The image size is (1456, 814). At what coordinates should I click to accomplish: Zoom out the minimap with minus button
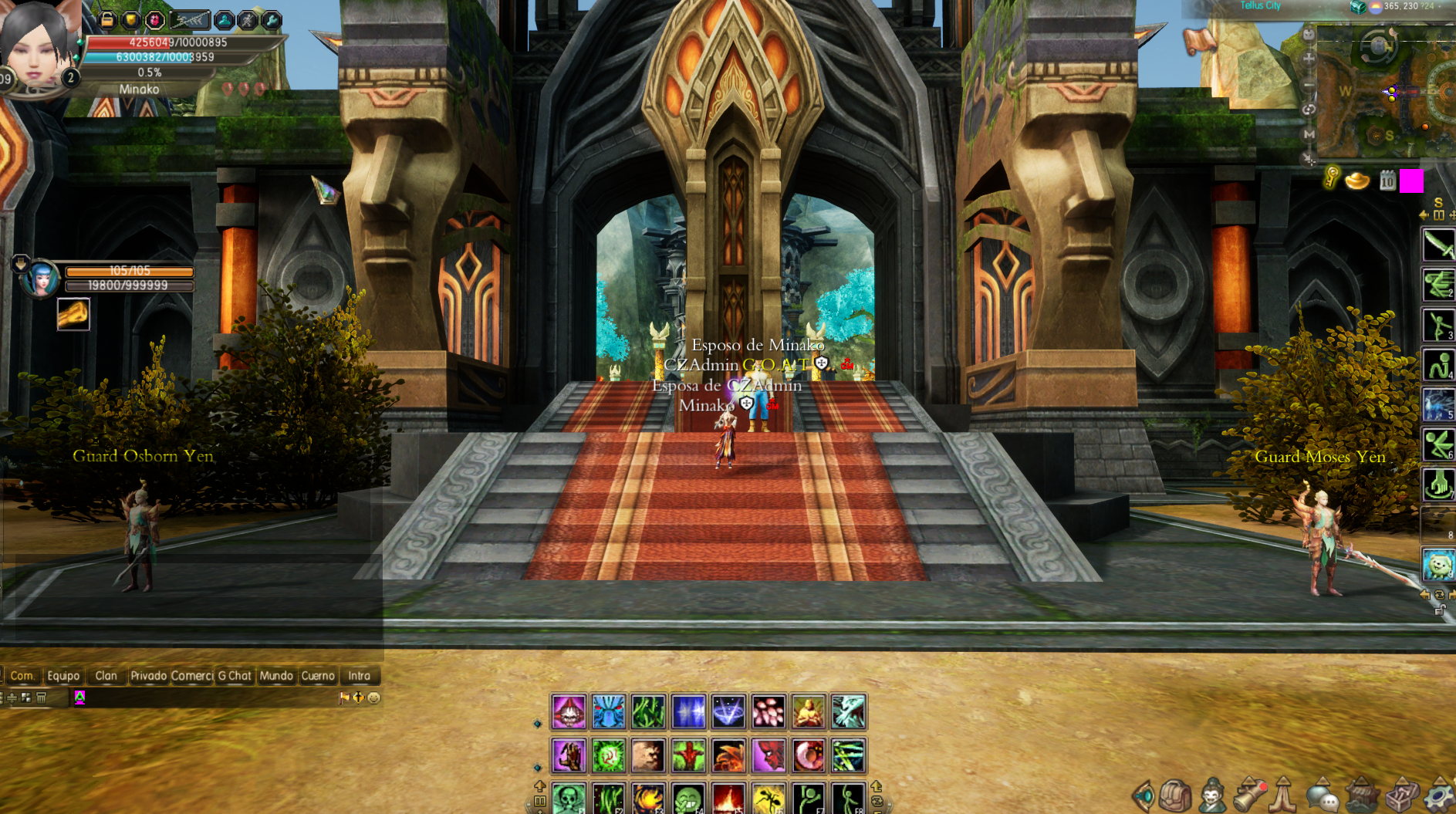pos(1309,84)
